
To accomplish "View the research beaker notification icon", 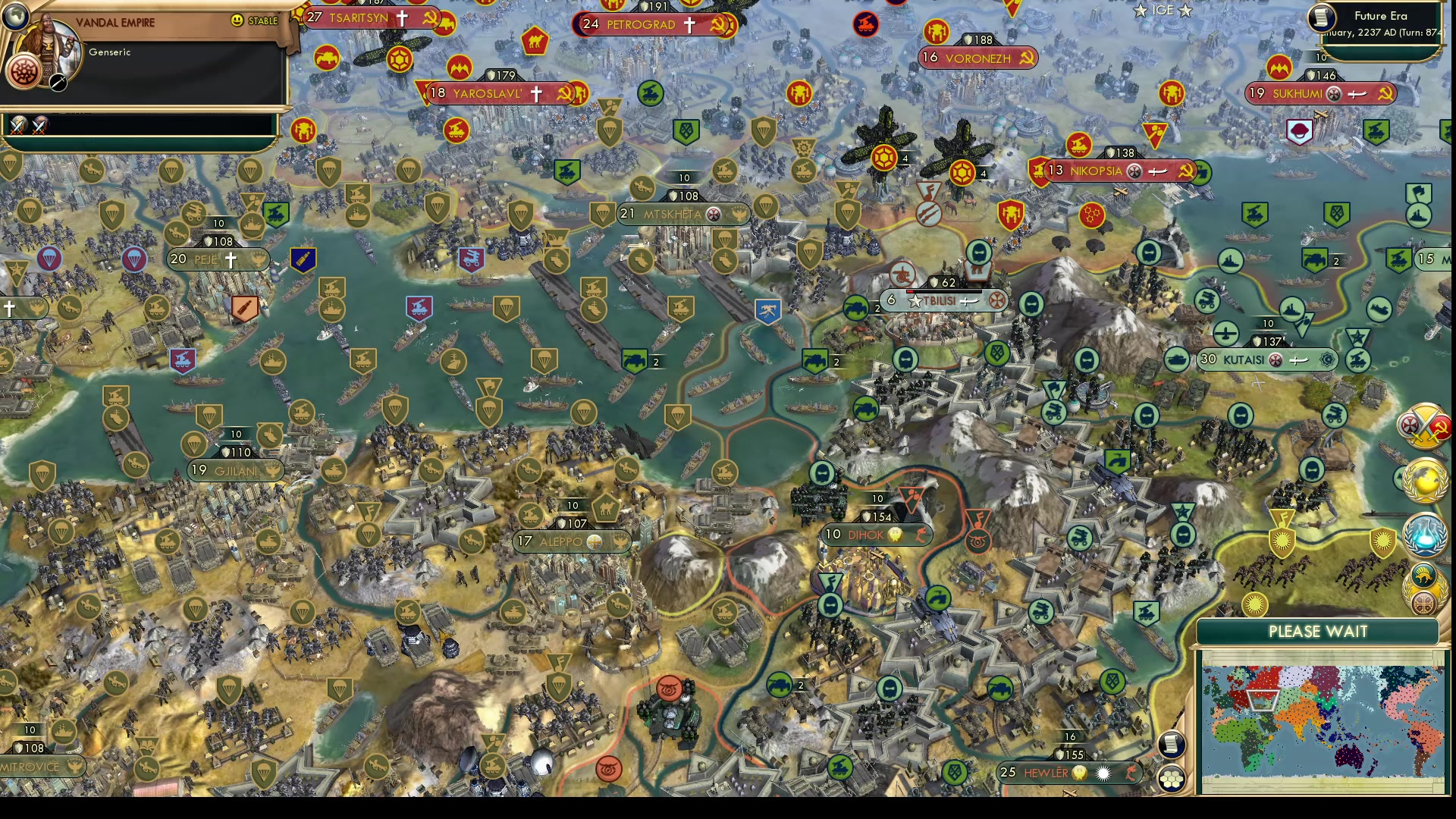I will pyautogui.click(x=1425, y=533).
